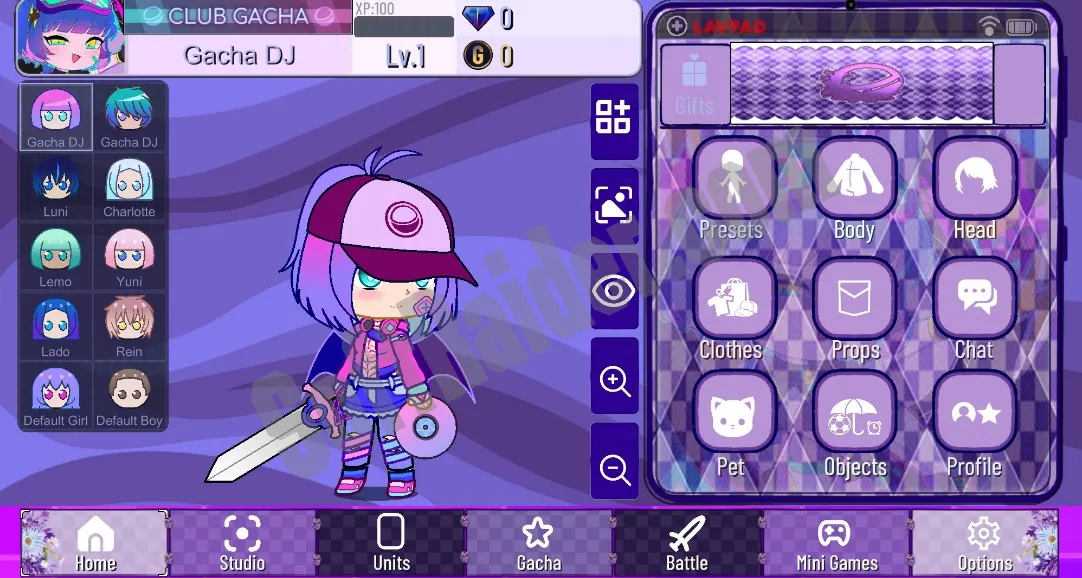Click the zoom-in magnifier button
This screenshot has height=578, width=1082.
click(614, 380)
